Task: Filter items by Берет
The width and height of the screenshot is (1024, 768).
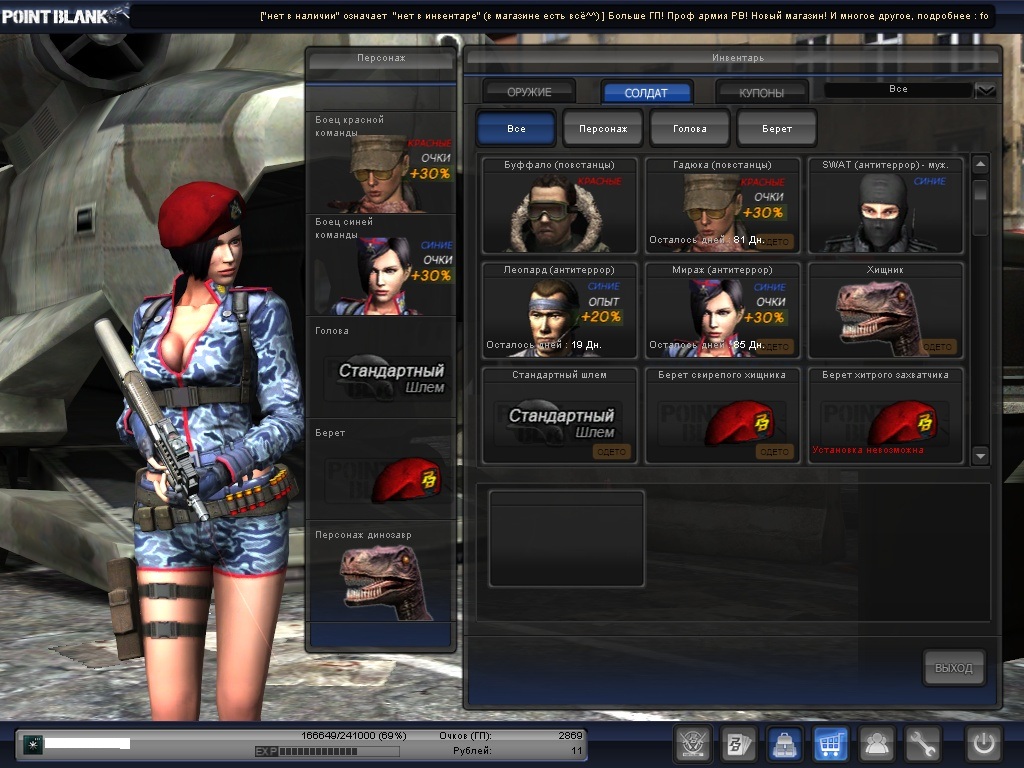Action: point(777,129)
